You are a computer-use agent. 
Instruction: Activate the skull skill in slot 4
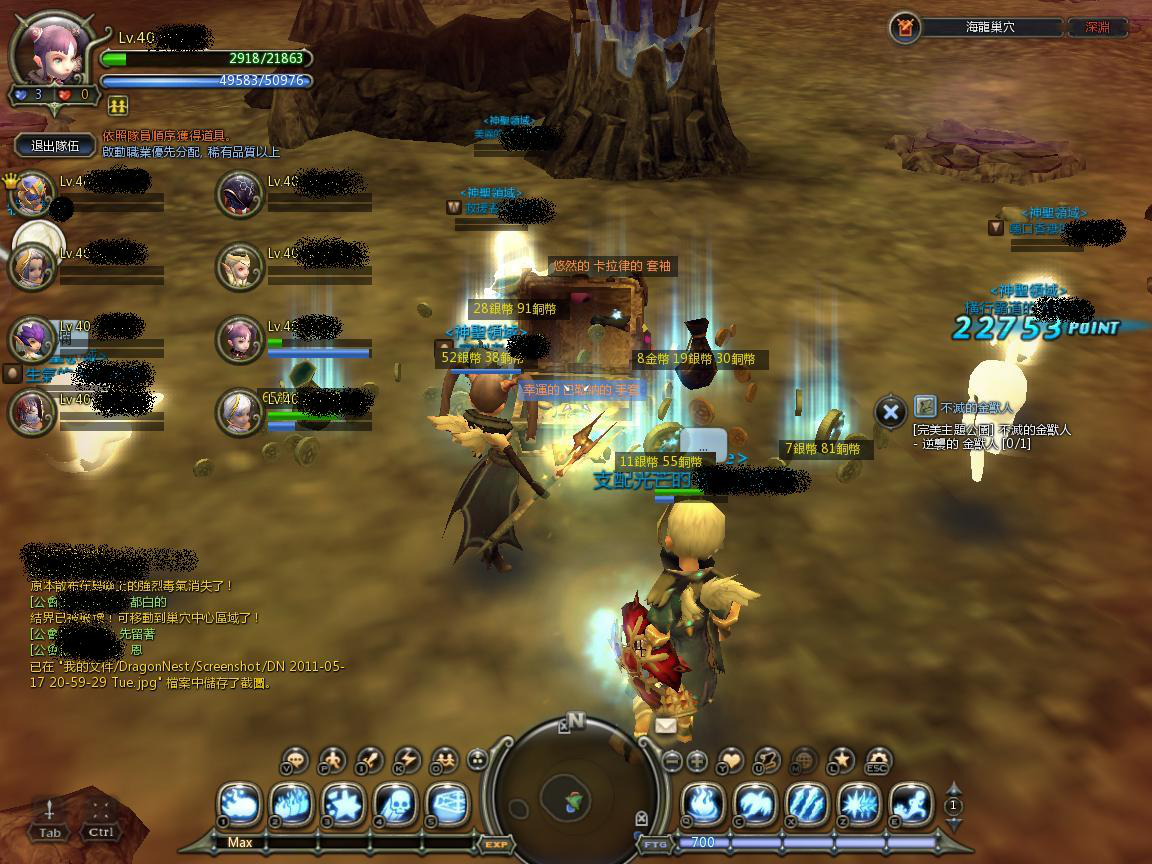(x=395, y=804)
